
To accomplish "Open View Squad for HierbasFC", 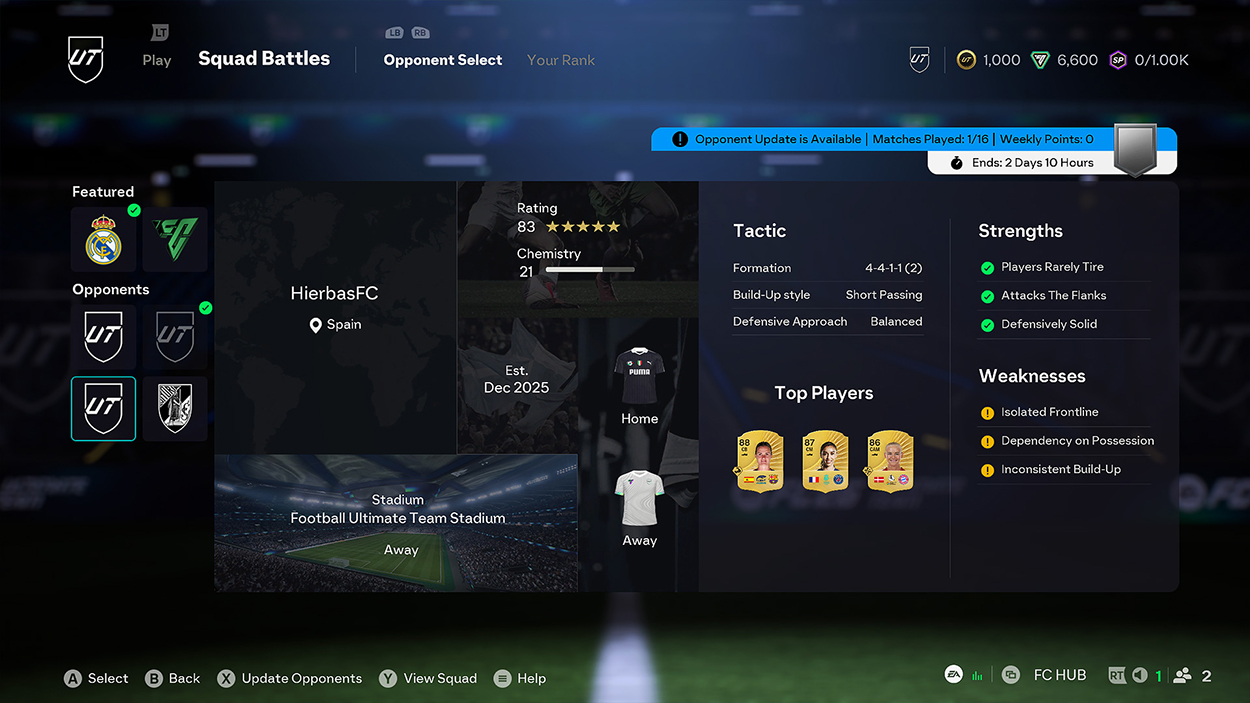I will click(x=428, y=678).
